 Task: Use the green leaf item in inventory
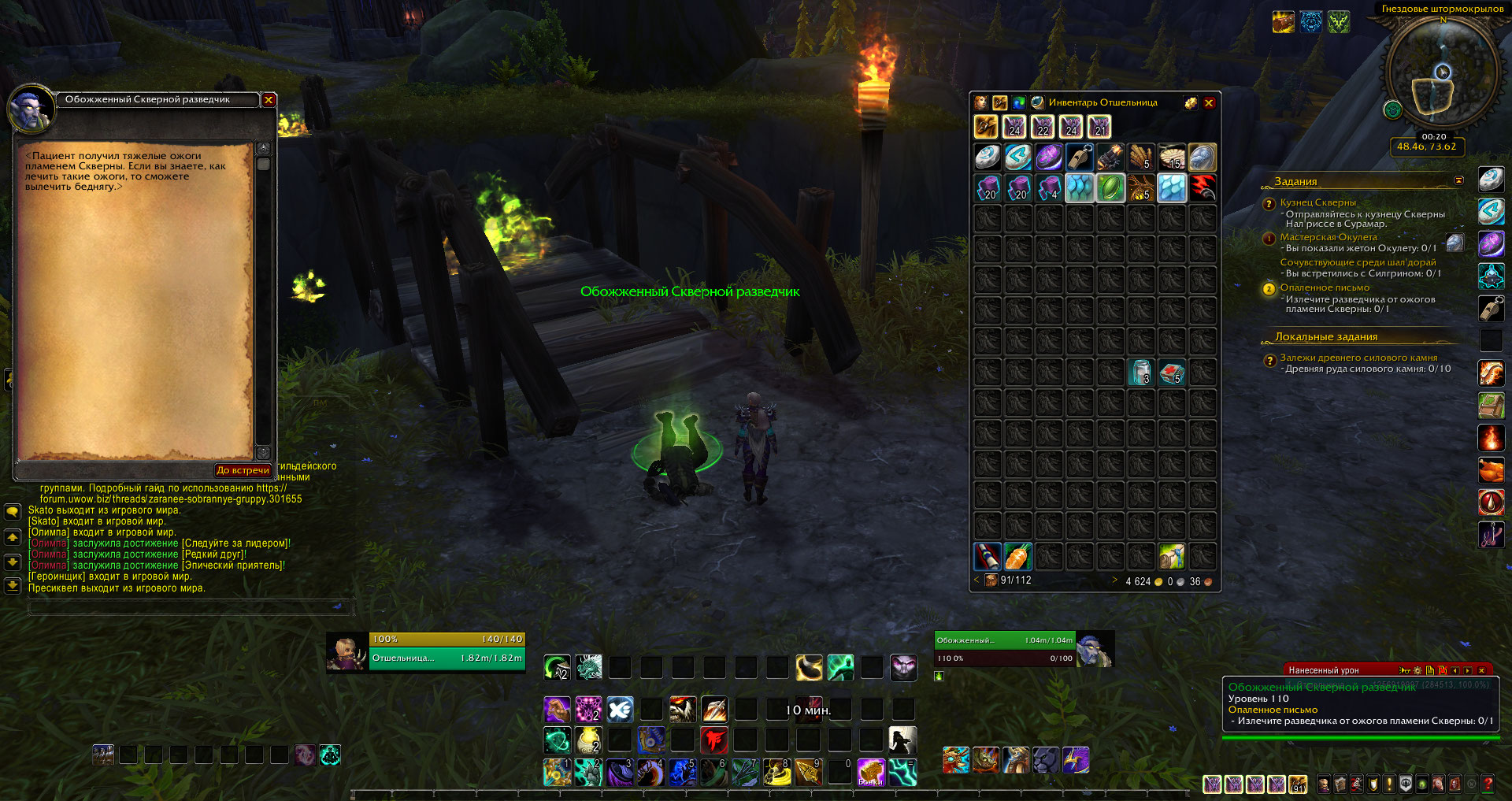click(1110, 188)
